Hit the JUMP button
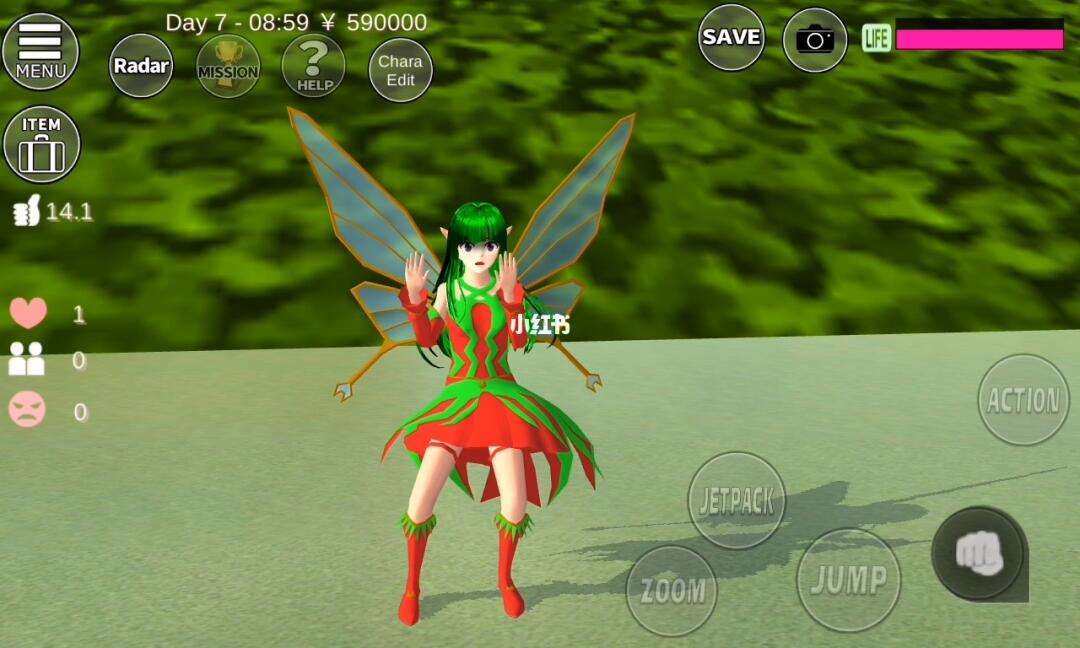This screenshot has width=1080, height=648. pyautogui.click(x=848, y=579)
